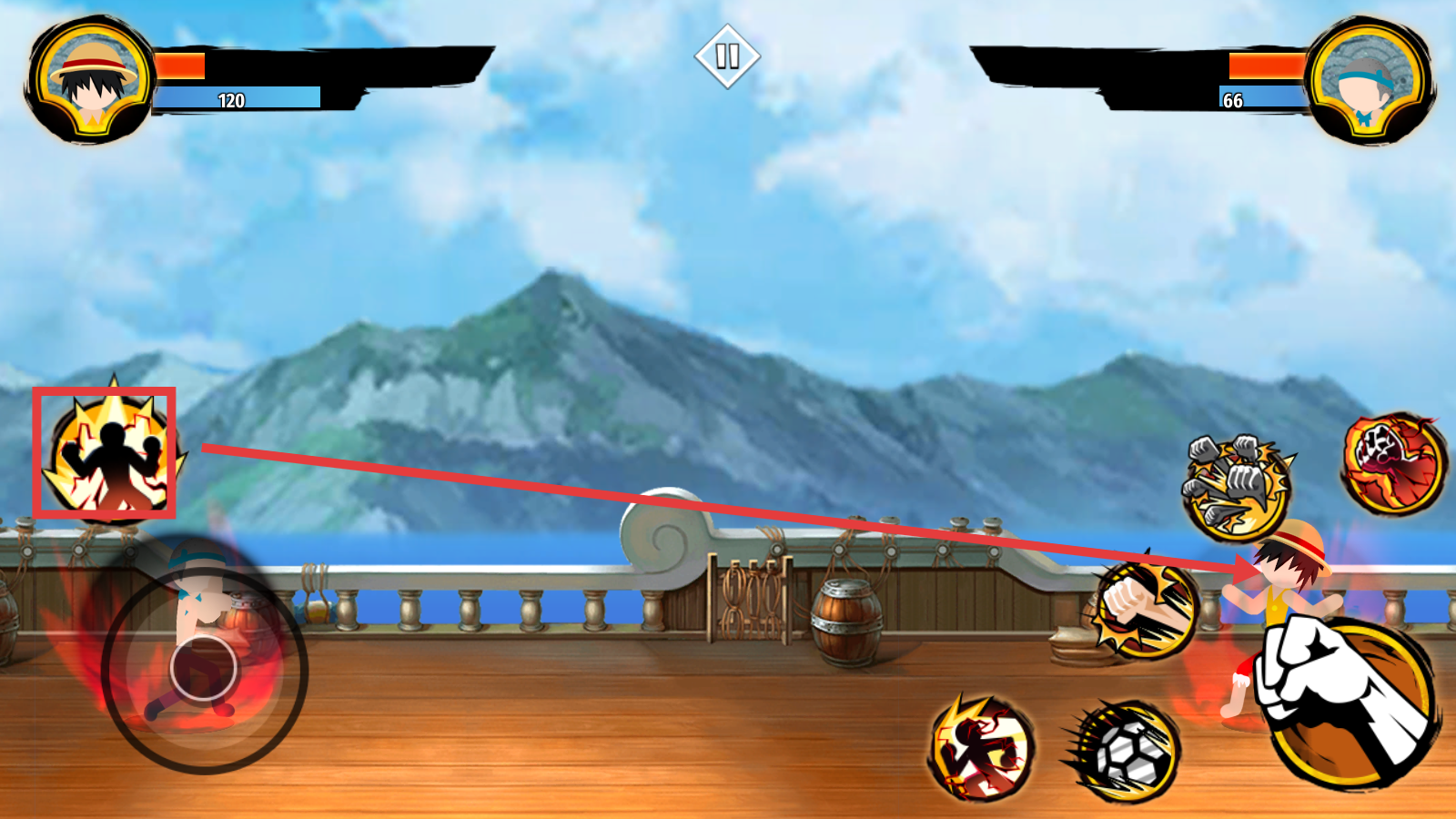The image size is (1456, 819).
Task: Trigger the red dark fist skill
Action: [1393, 462]
